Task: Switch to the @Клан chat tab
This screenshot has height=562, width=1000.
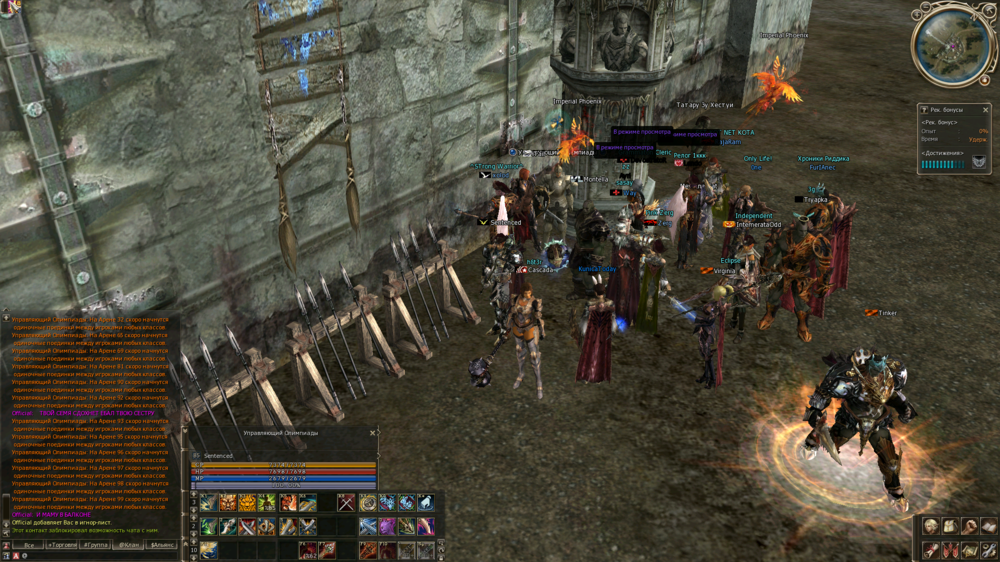Action: [129, 545]
